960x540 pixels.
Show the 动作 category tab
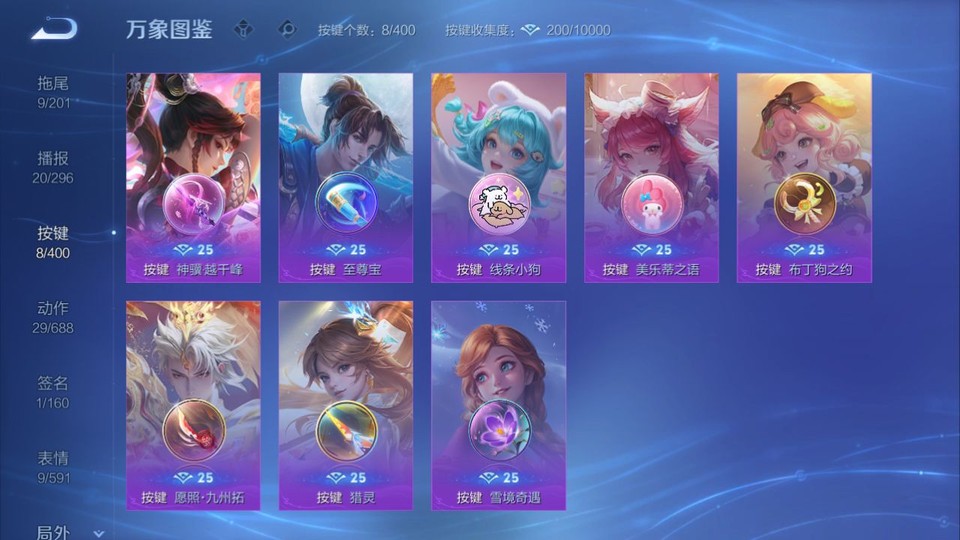54,316
